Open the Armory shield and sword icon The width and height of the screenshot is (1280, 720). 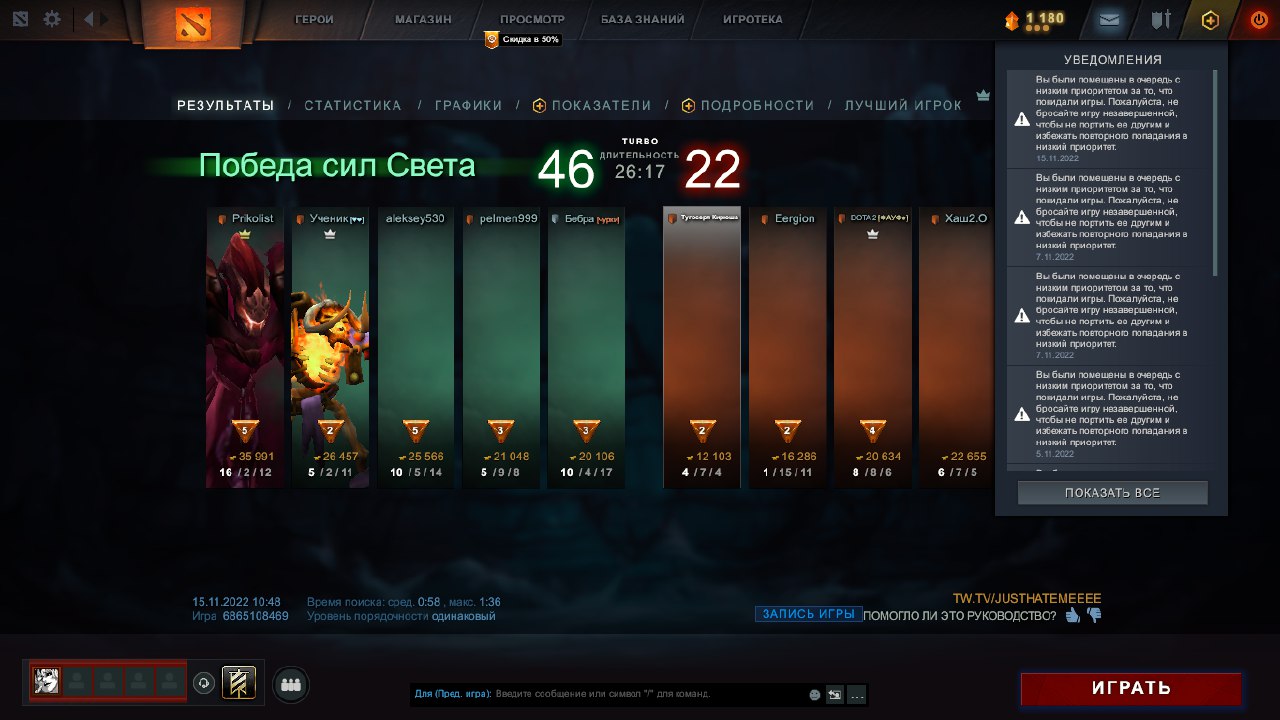pyautogui.click(x=1161, y=19)
